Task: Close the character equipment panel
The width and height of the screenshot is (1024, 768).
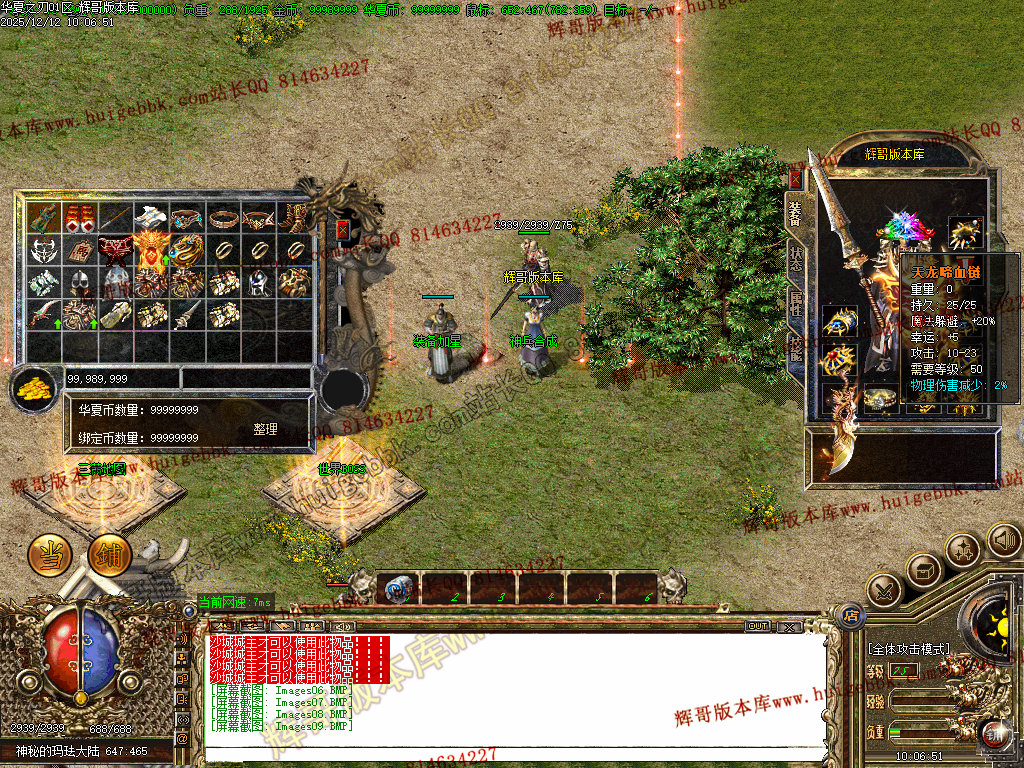Action: pos(796,179)
